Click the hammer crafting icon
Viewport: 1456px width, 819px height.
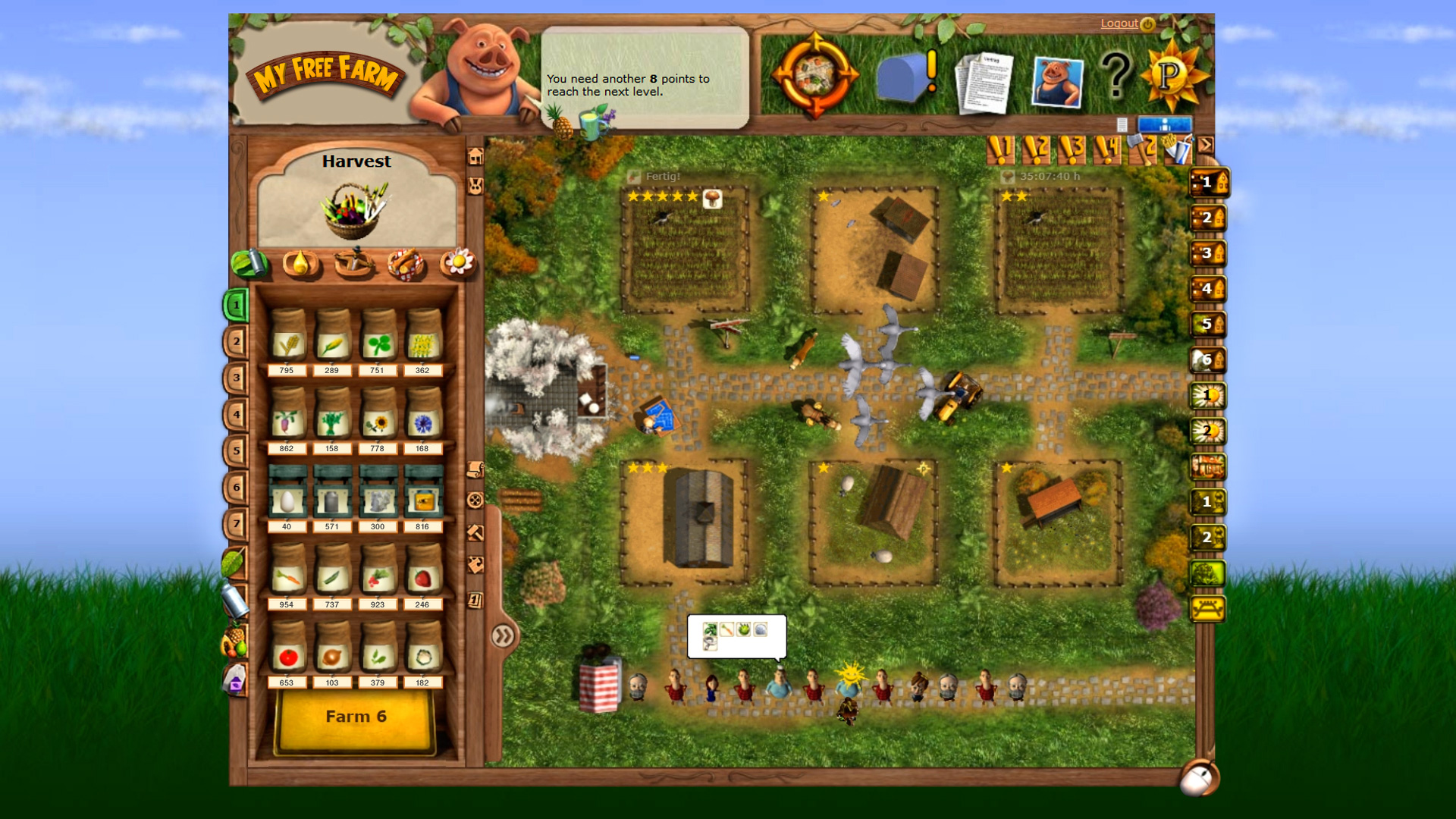475,532
